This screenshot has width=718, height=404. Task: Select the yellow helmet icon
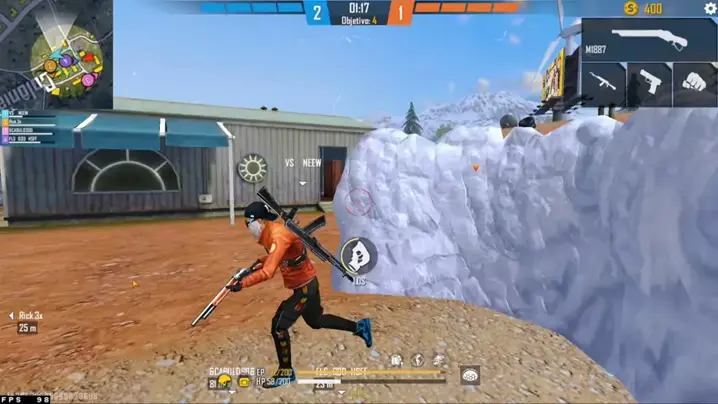[x=225, y=381]
